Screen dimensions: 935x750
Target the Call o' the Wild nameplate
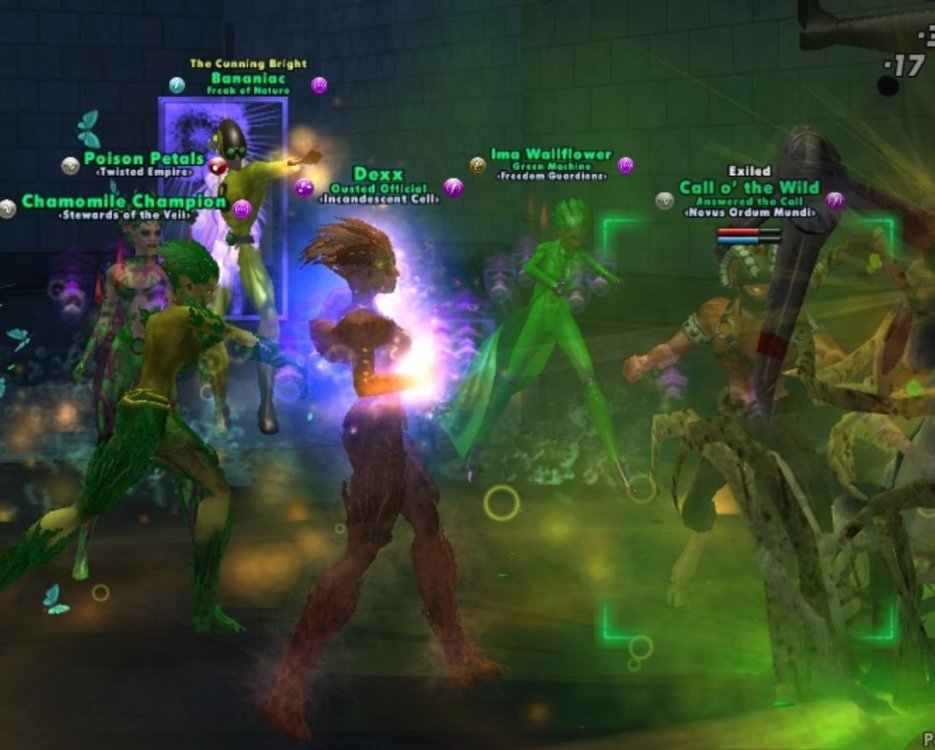coord(749,188)
